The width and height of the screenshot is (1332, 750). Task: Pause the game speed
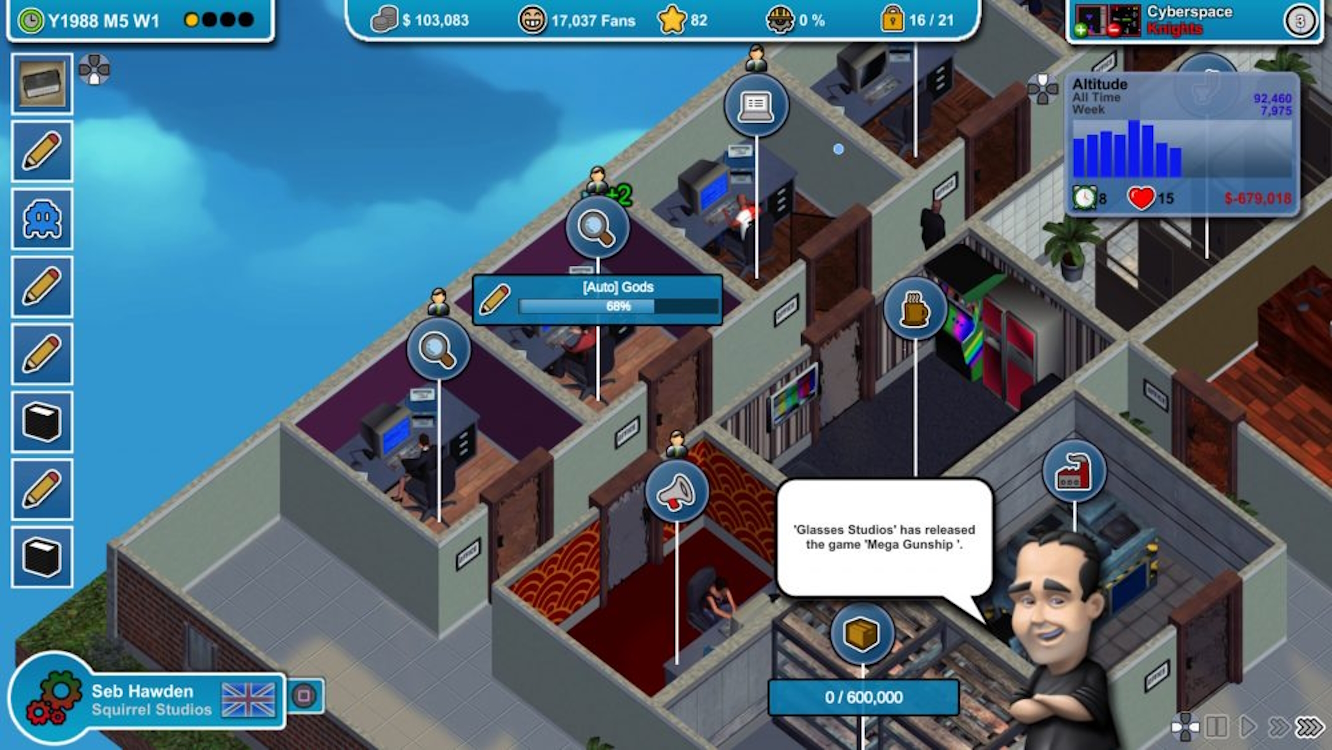pos(1216,726)
